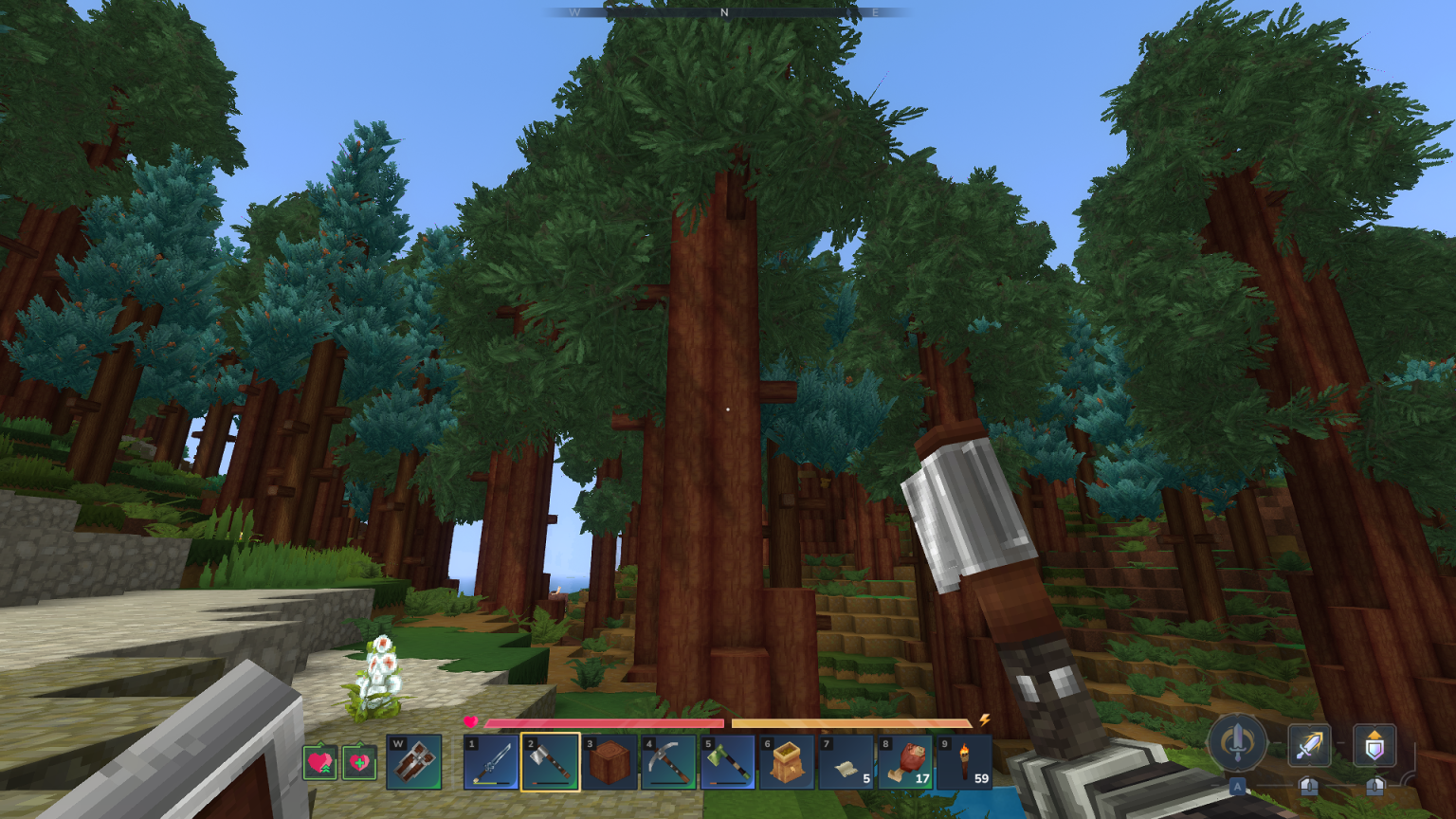Toggle the green healing heart effect

(361, 763)
